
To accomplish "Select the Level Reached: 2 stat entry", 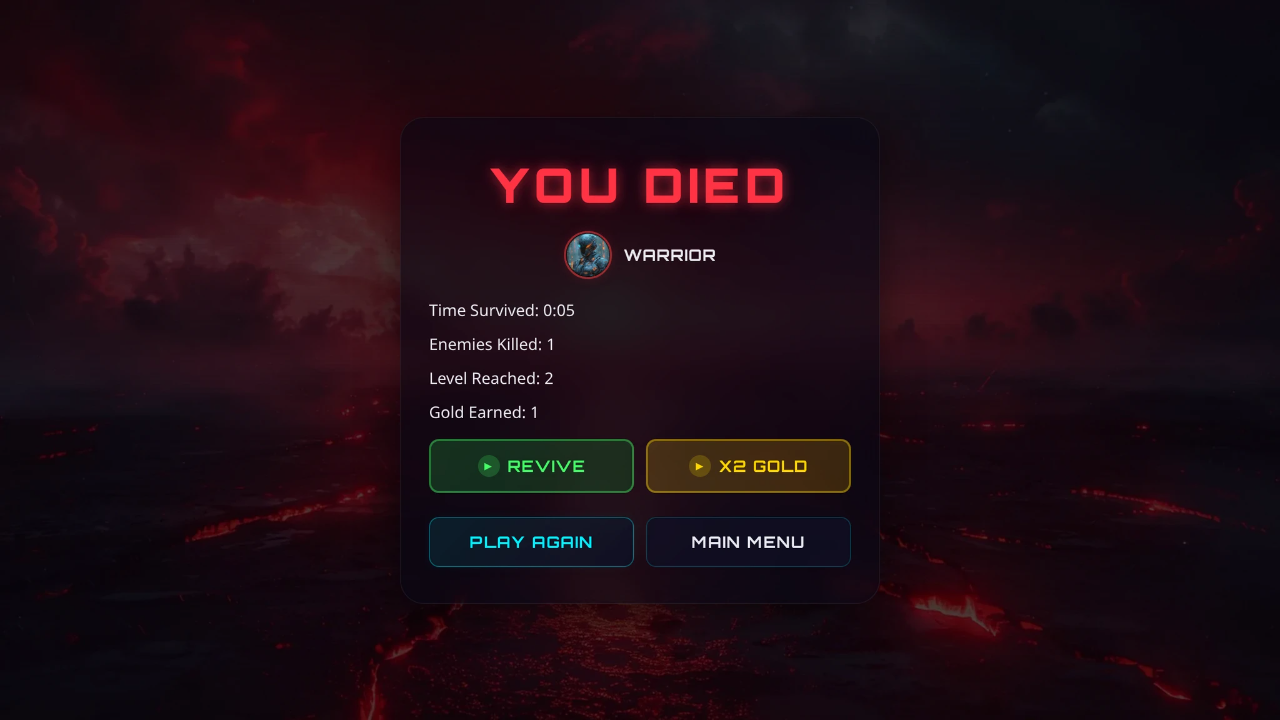I will tap(491, 378).
